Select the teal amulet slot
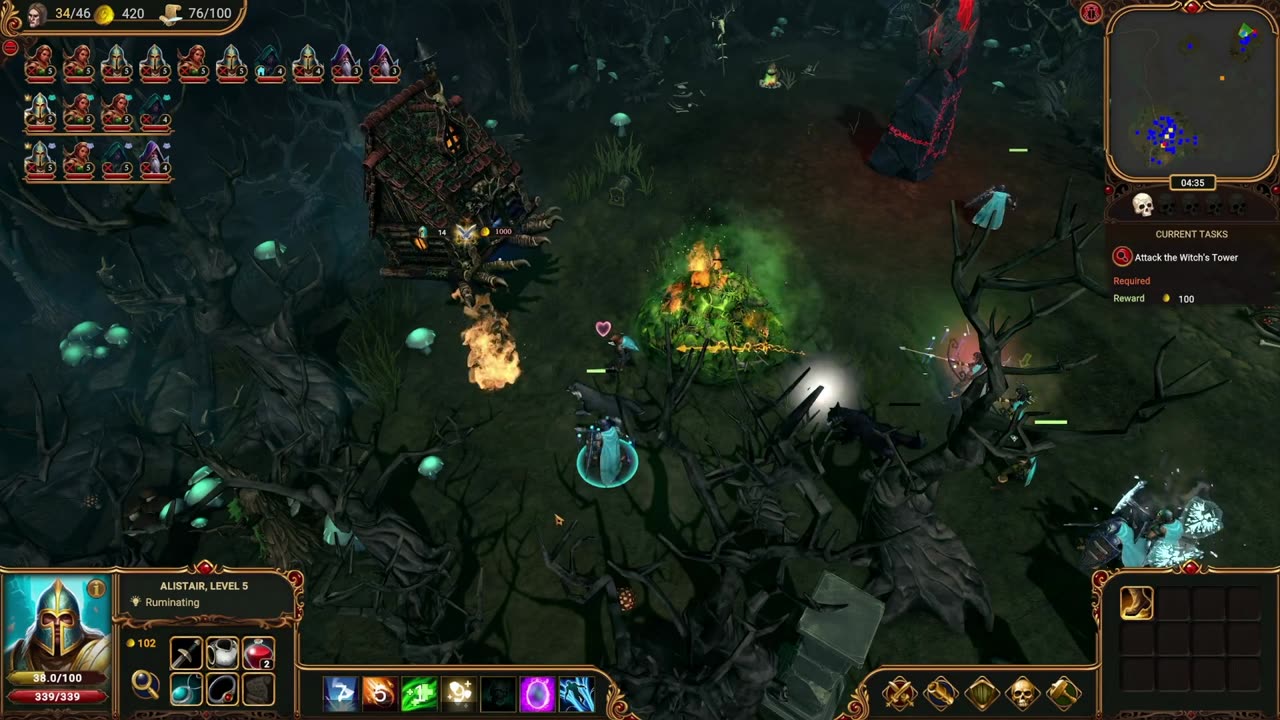The image size is (1280, 720). click(186, 689)
